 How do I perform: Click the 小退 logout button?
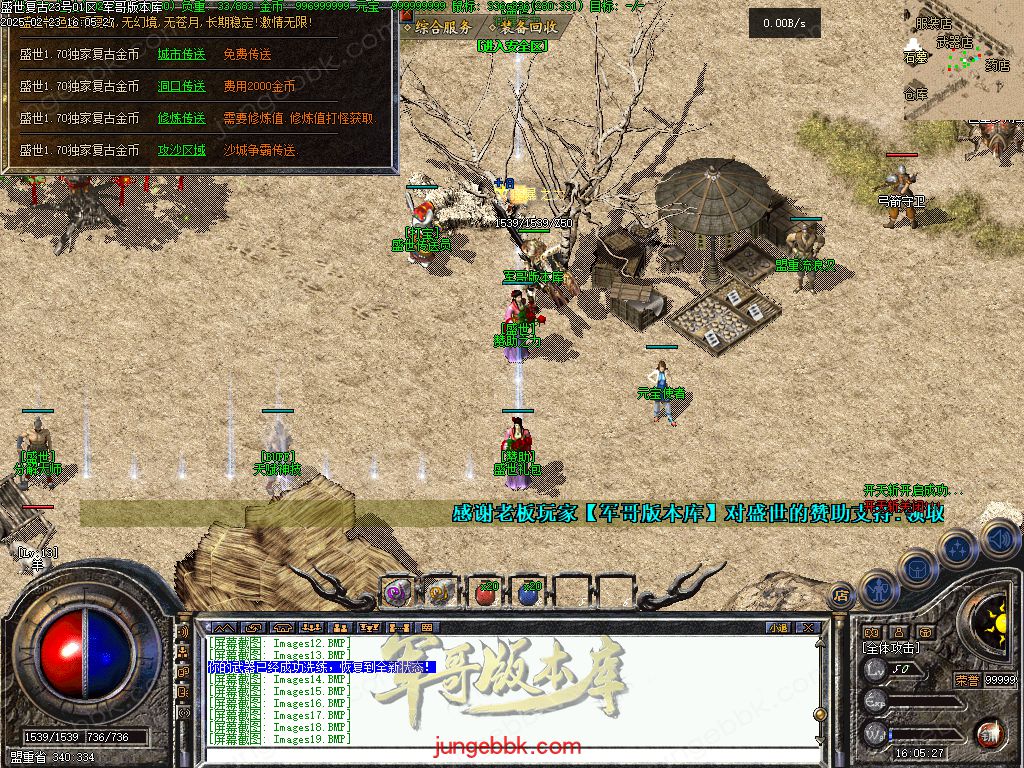coord(778,628)
